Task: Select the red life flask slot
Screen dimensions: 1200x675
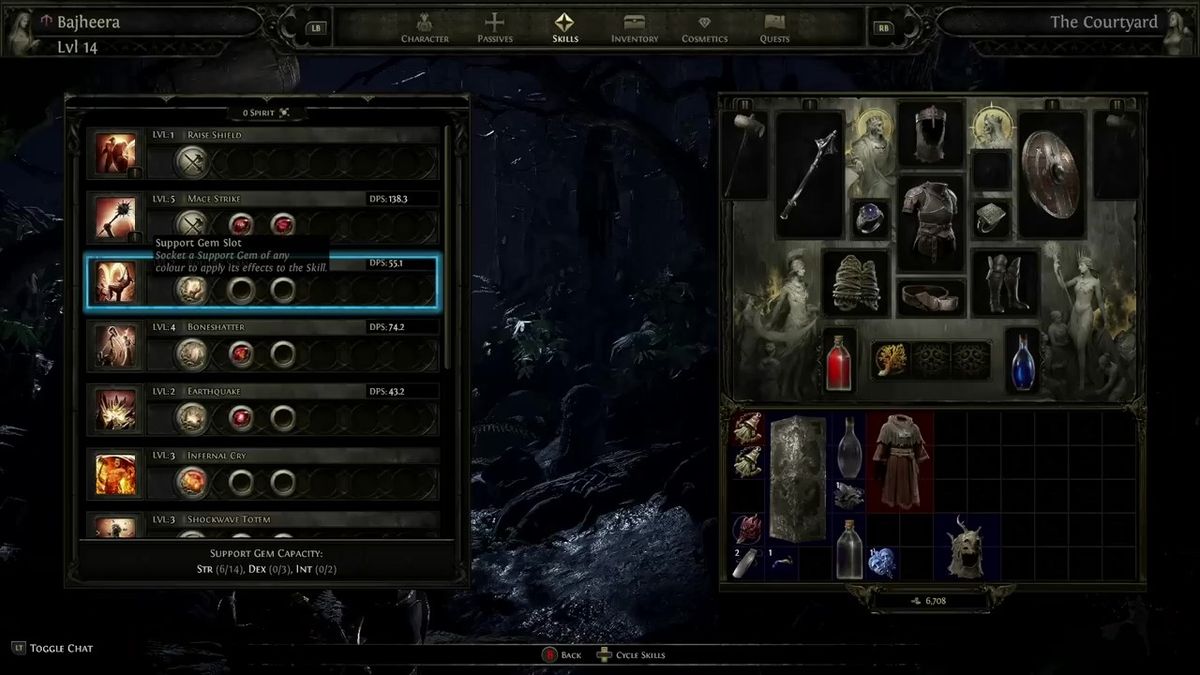Action: (x=840, y=360)
